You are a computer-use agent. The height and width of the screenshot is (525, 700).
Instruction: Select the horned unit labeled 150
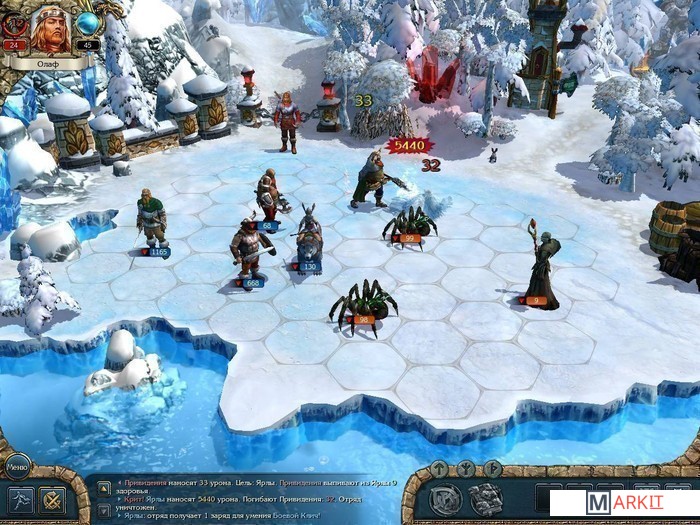click(308, 238)
